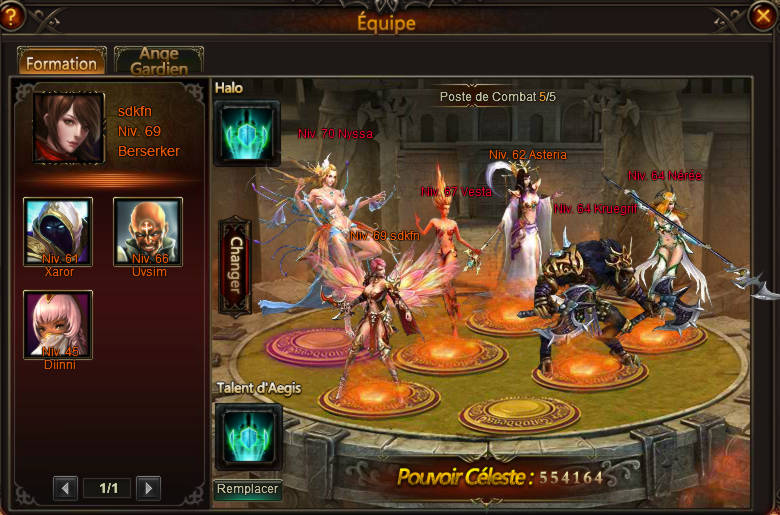780x515 pixels.
Task: Select the Talent d'Aegis icon
Action: coord(247,436)
